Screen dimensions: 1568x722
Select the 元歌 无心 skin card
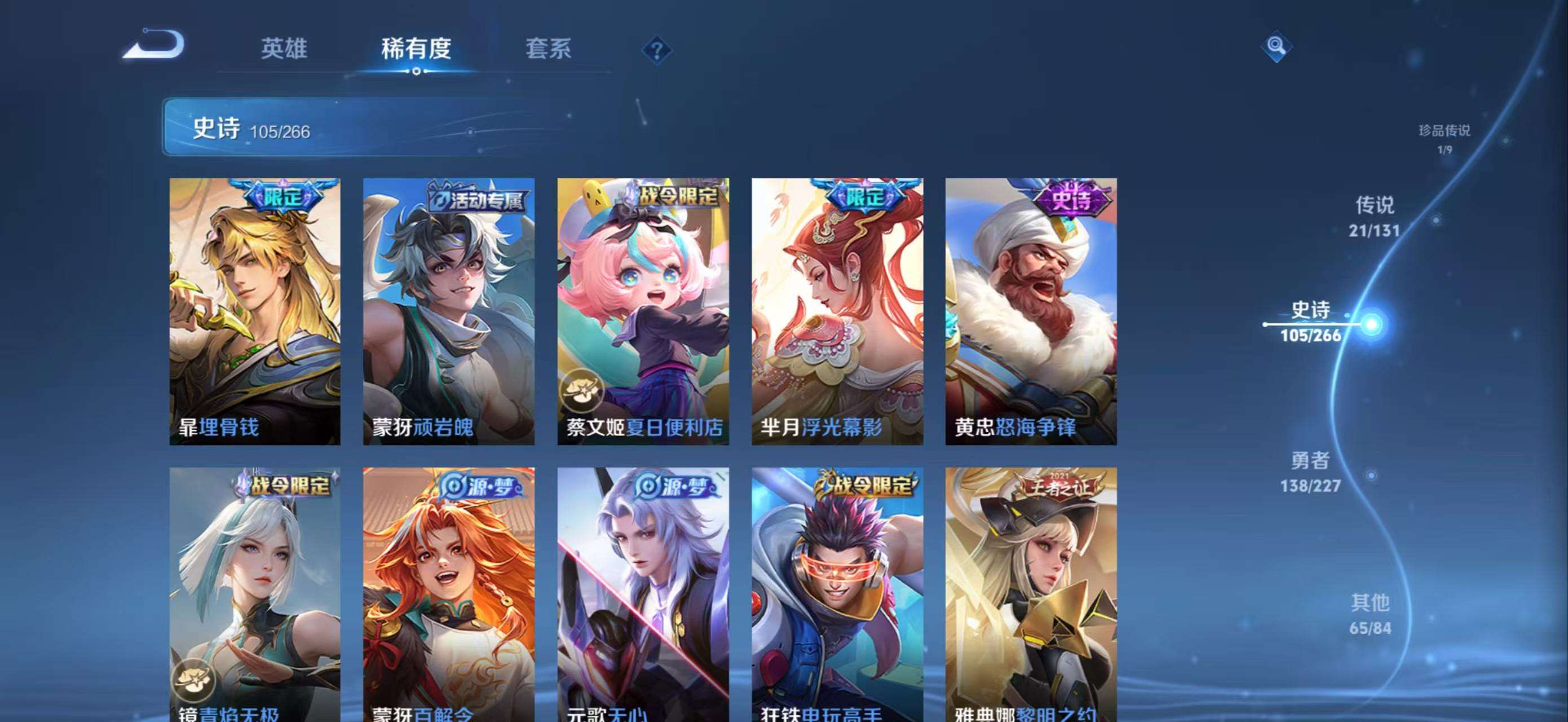pos(643,594)
